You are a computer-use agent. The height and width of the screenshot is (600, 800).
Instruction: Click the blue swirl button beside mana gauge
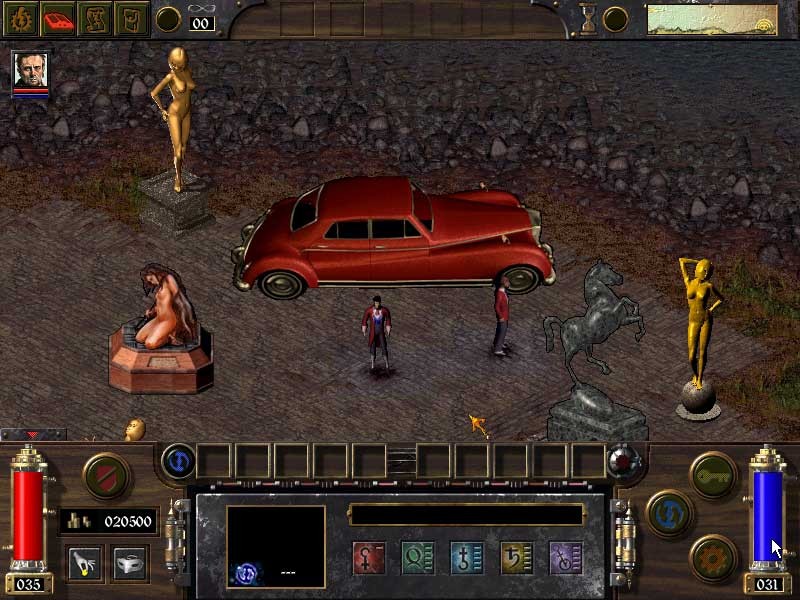point(667,512)
